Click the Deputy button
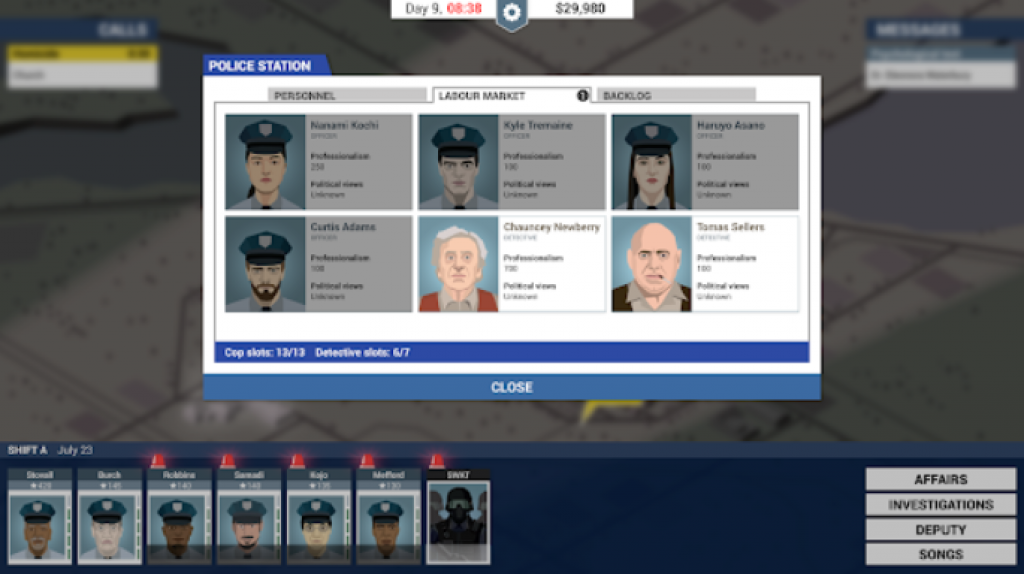Viewport: 1024px width, 574px height. (x=940, y=529)
